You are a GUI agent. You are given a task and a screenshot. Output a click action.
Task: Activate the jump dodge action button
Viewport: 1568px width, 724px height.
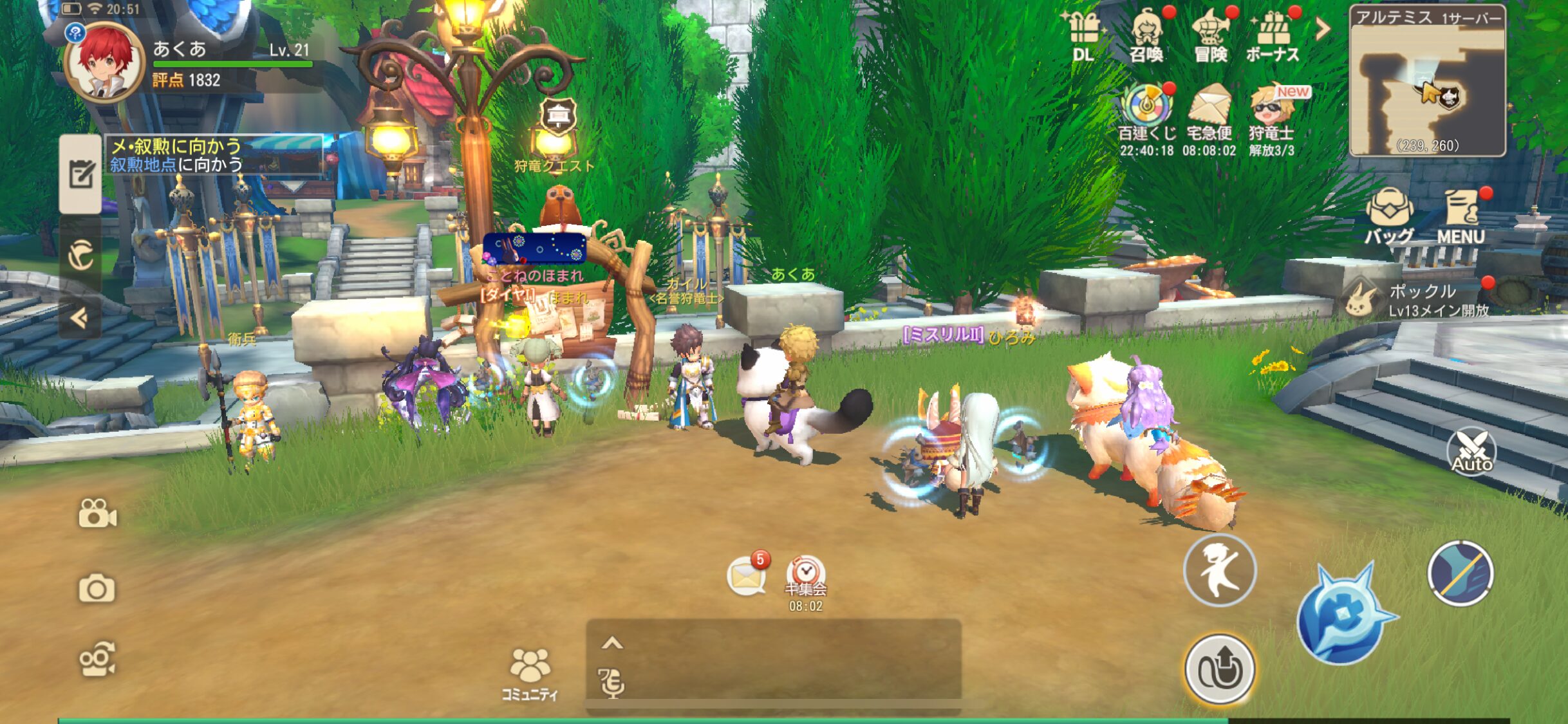[1219, 570]
